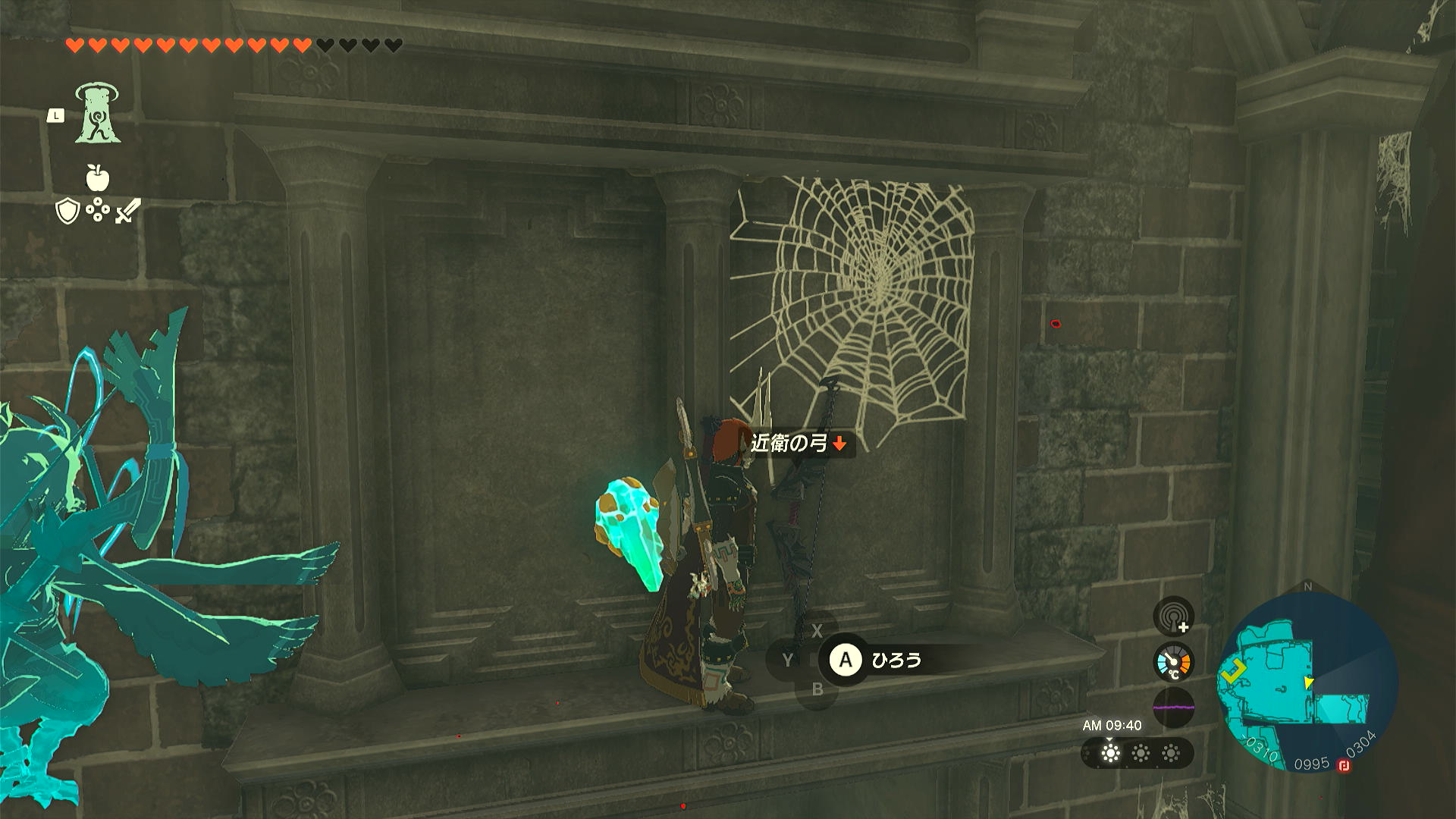Click the shield quick-swap icon
Image resolution: width=1456 pixels, height=819 pixels.
(68, 210)
